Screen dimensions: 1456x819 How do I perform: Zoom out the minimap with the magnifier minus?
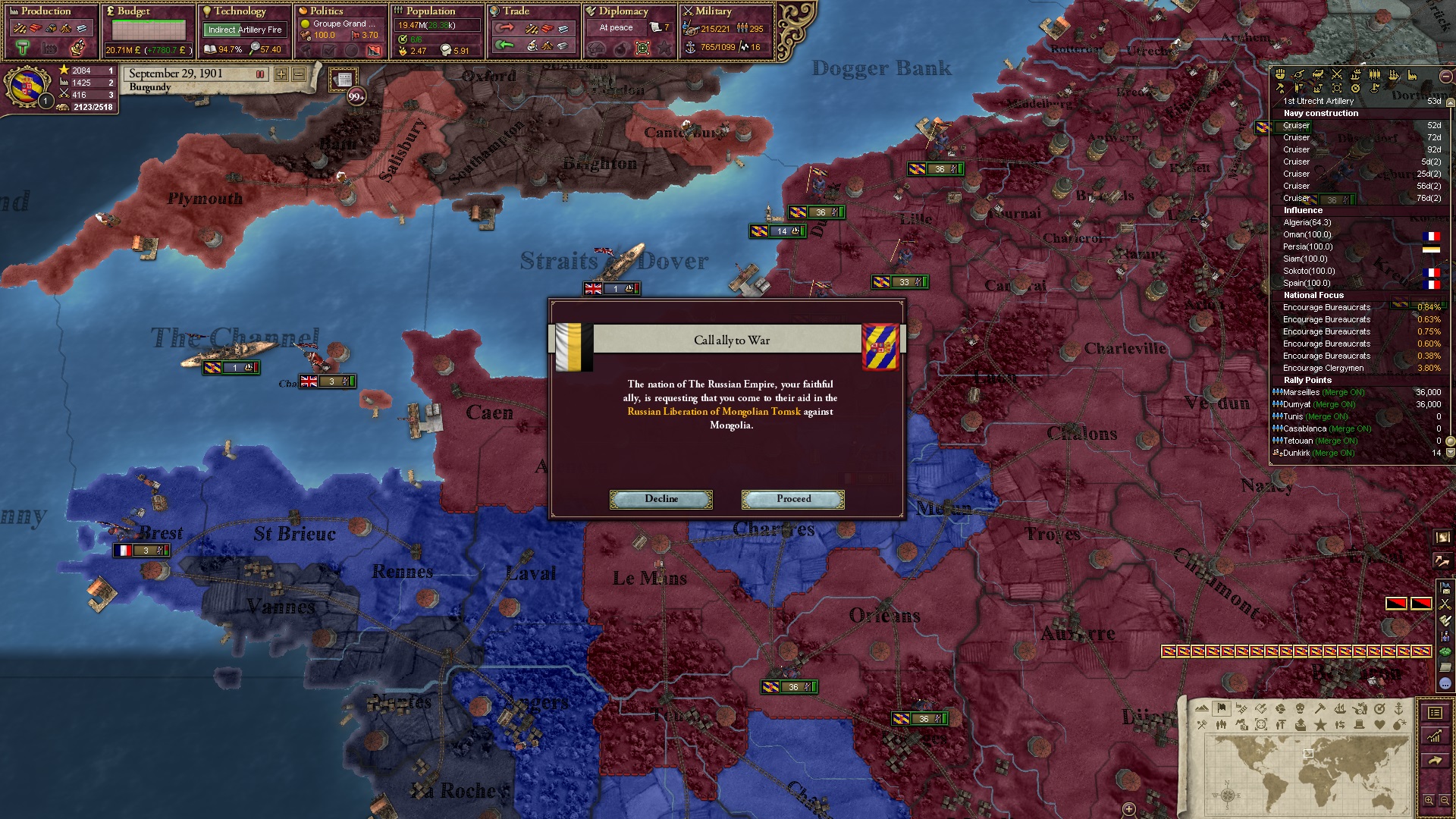coord(1445,800)
